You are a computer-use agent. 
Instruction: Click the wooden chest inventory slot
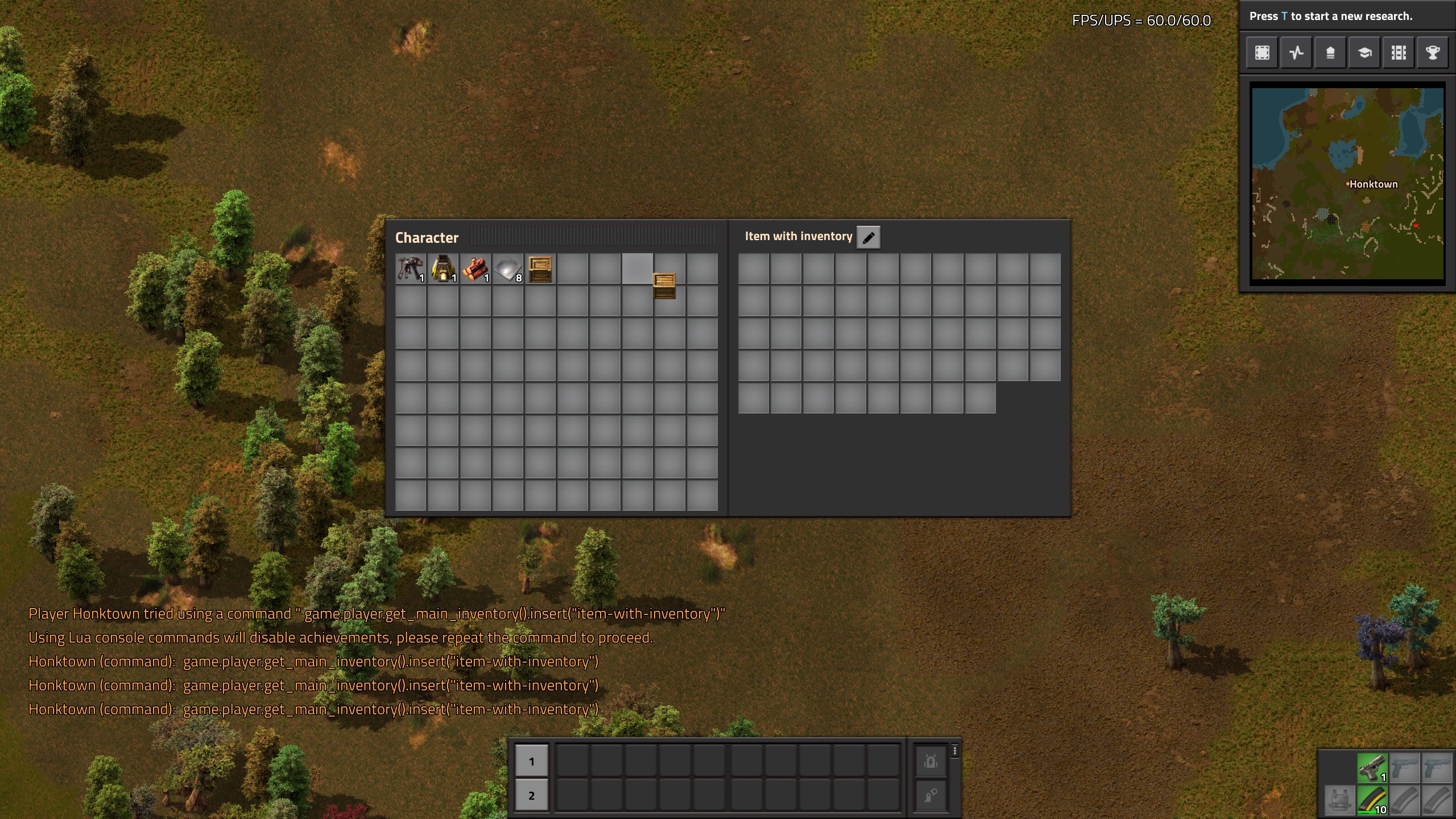[540, 269]
